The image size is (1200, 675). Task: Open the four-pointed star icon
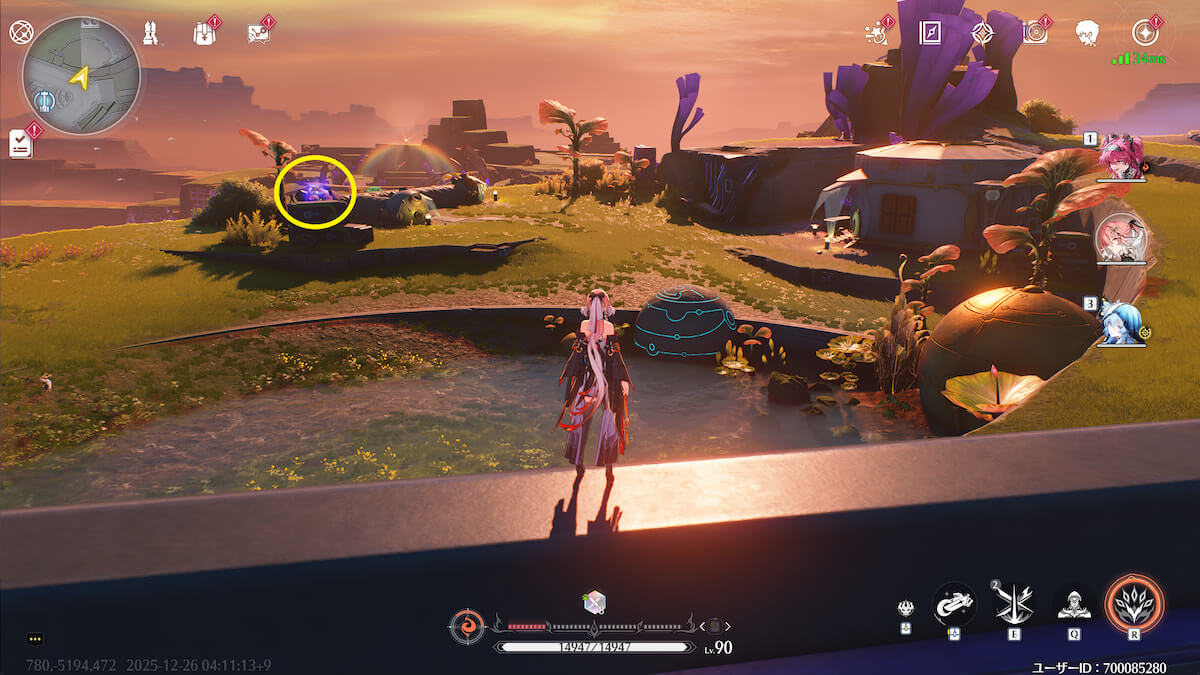click(983, 32)
